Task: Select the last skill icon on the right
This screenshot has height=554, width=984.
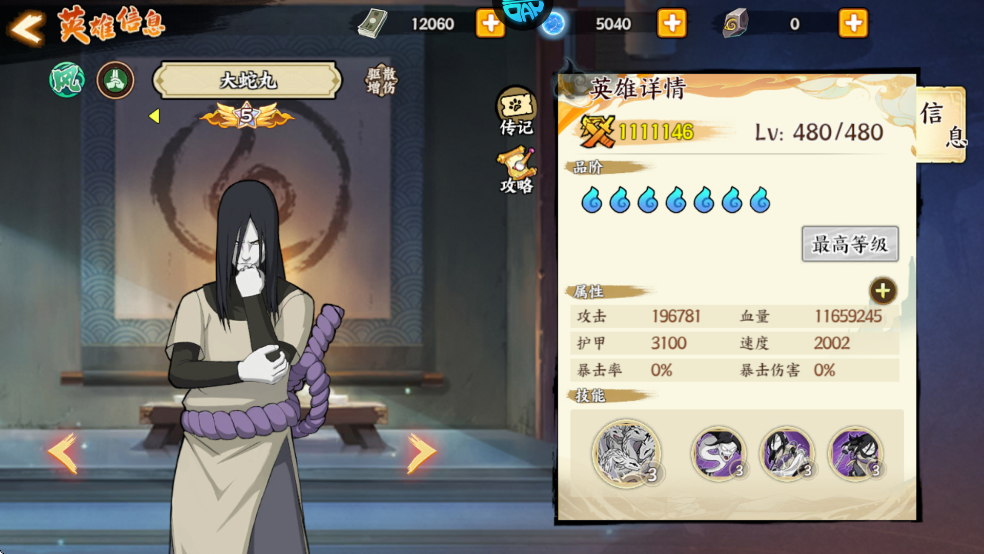Action: [x=854, y=453]
